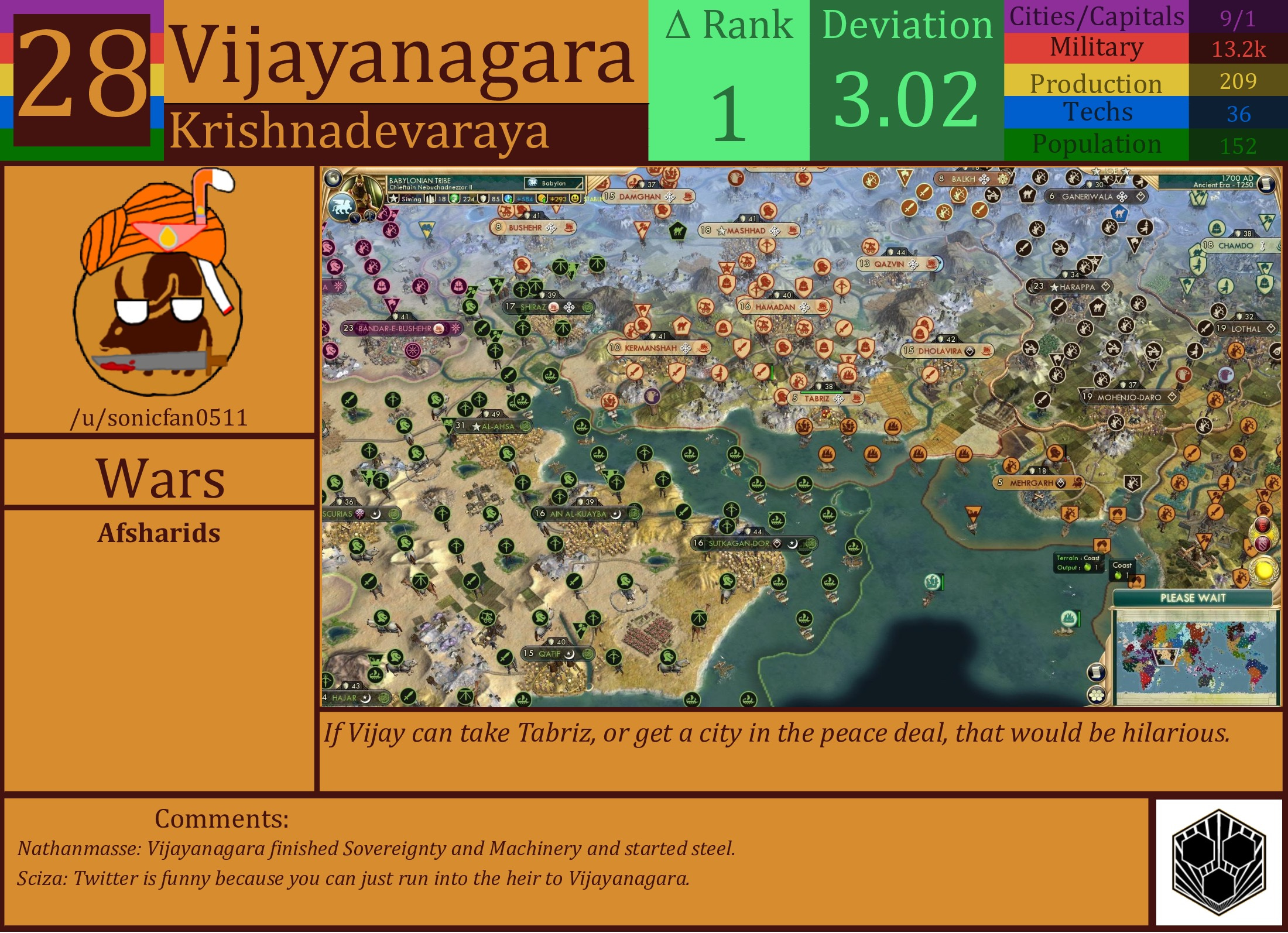
Task: Toggle the hex grid overlay button
Action: 1097,695
